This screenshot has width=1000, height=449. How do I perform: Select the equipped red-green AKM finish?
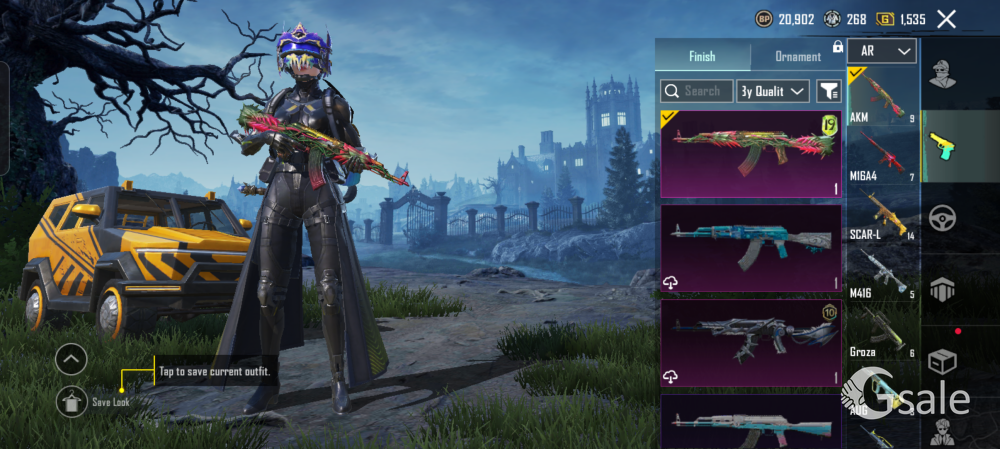click(750, 153)
